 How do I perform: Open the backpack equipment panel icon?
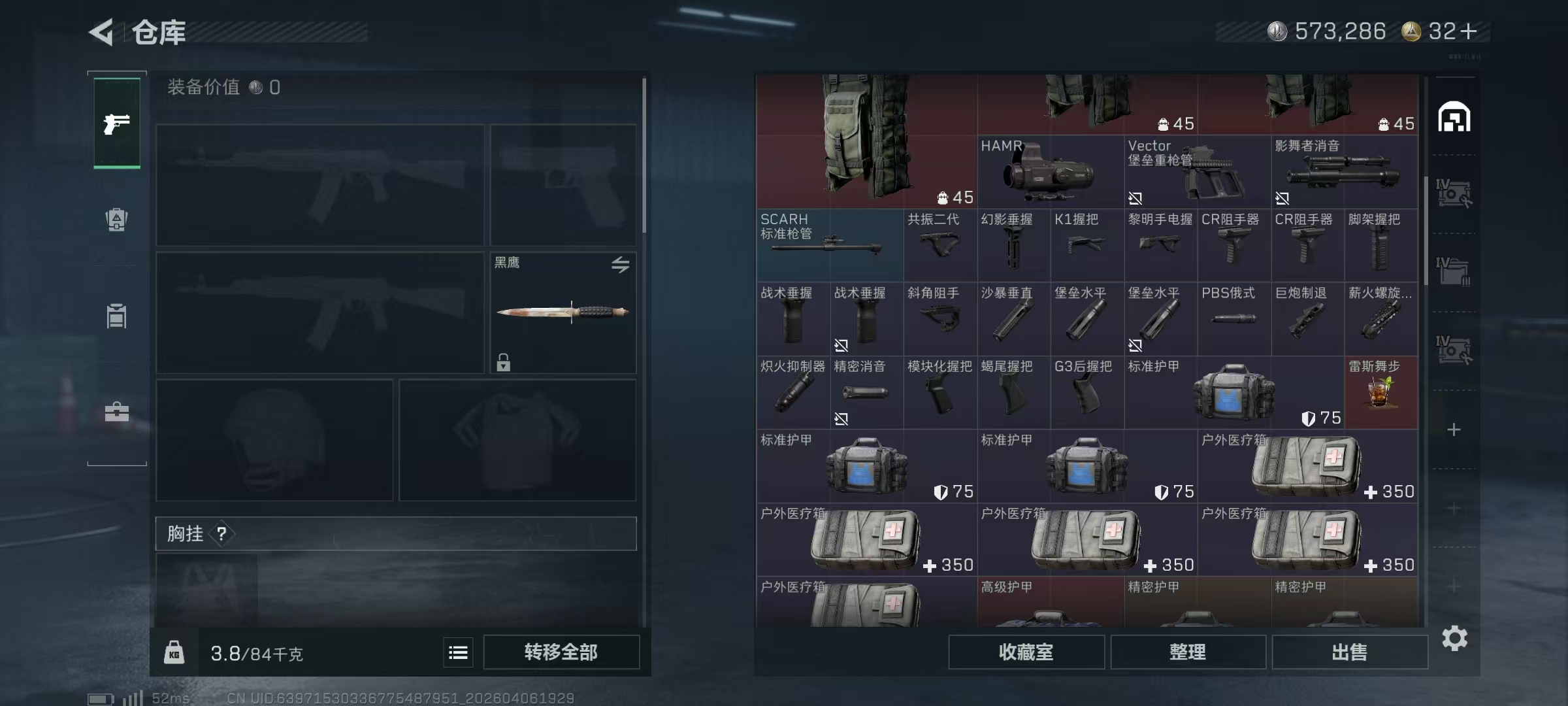[116, 220]
